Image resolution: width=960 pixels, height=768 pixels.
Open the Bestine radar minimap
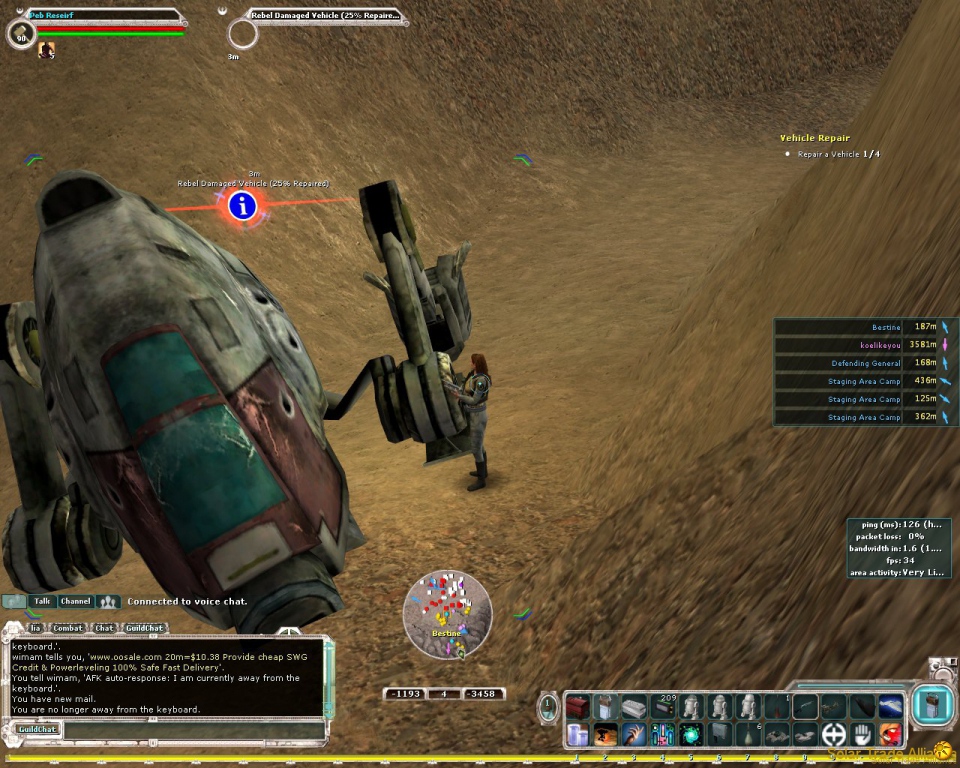pyautogui.click(x=447, y=614)
